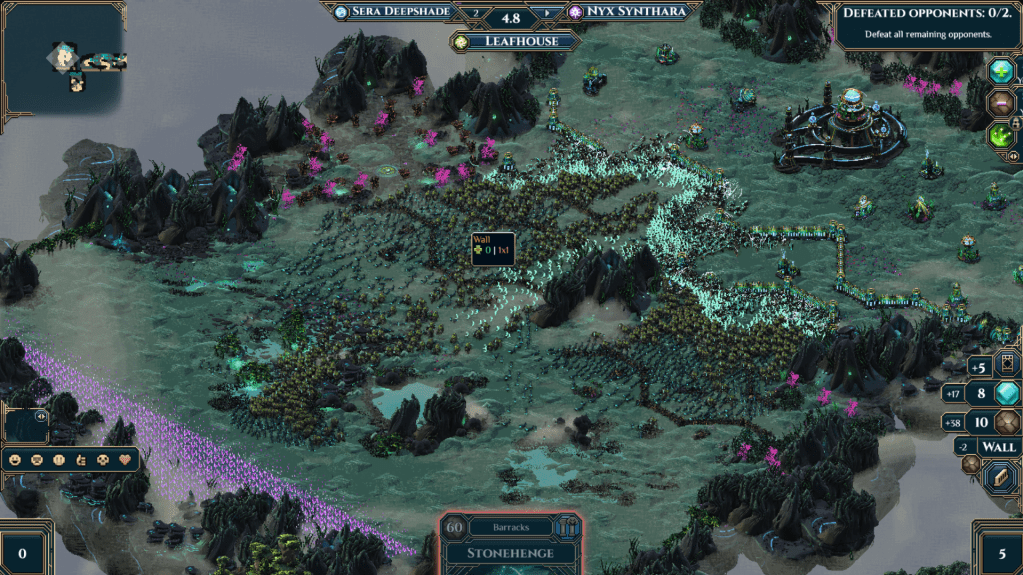Choose the brown stone minus icon
This screenshot has height=575, width=1023.
1000,103
